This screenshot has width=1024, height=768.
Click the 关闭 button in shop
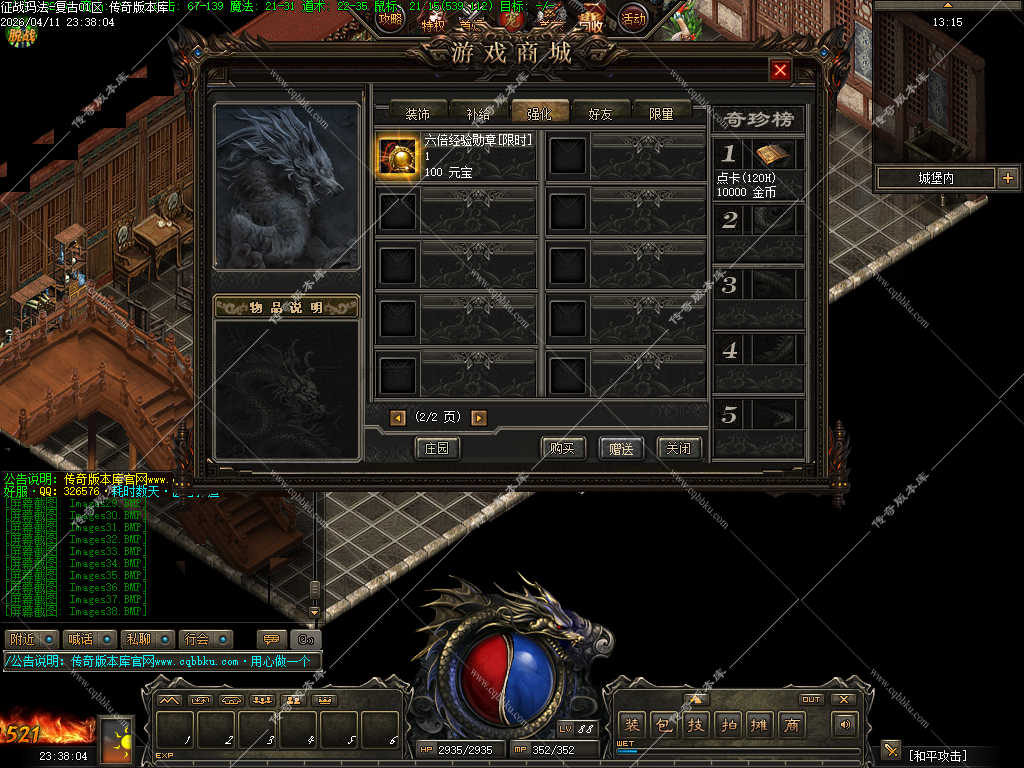click(x=679, y=448)
